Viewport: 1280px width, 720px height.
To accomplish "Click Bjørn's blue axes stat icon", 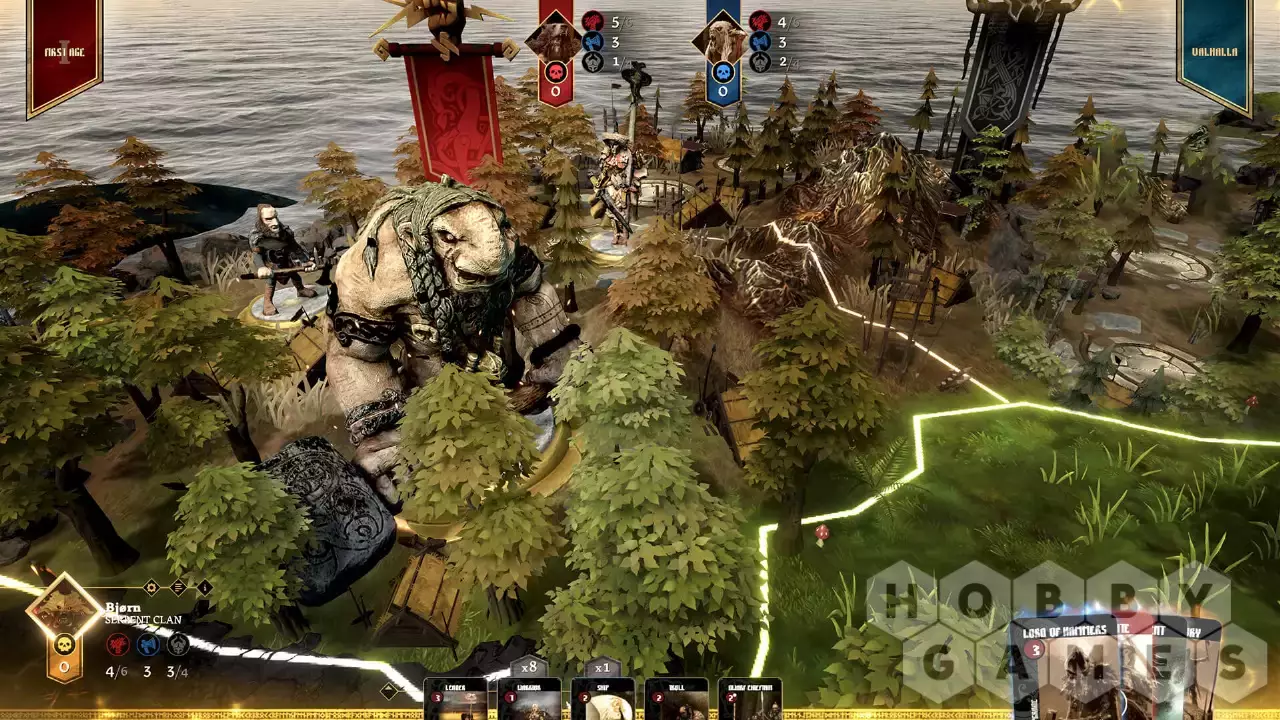I will click(x=148, y=644).
